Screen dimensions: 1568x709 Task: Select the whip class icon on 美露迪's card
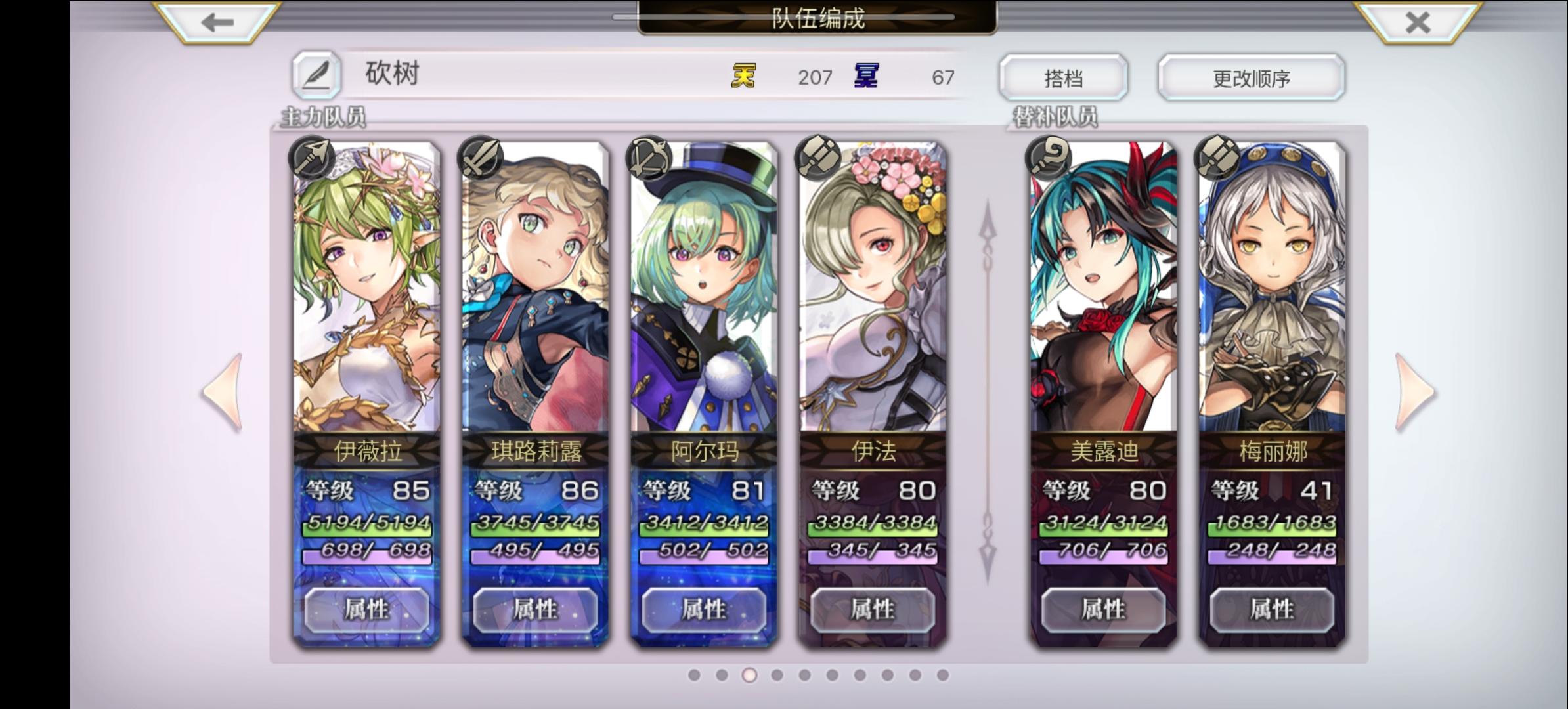(x=1049, y=158)
